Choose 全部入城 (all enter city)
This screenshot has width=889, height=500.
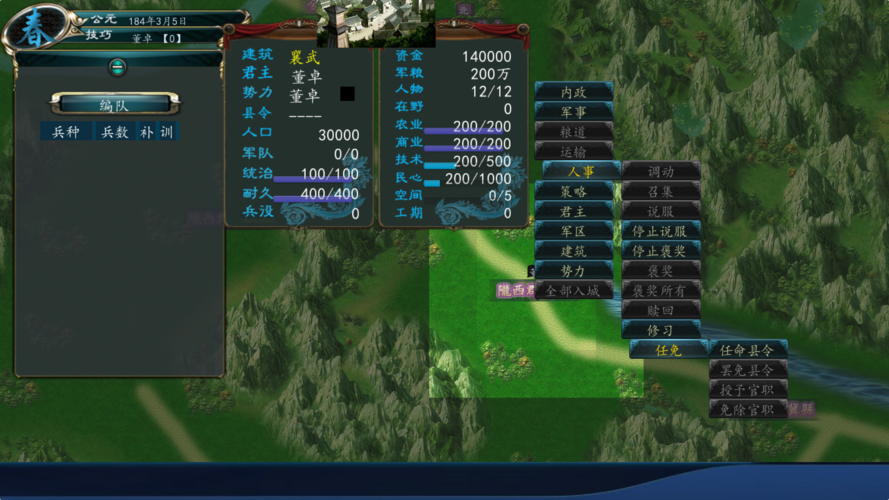point(573,291)
